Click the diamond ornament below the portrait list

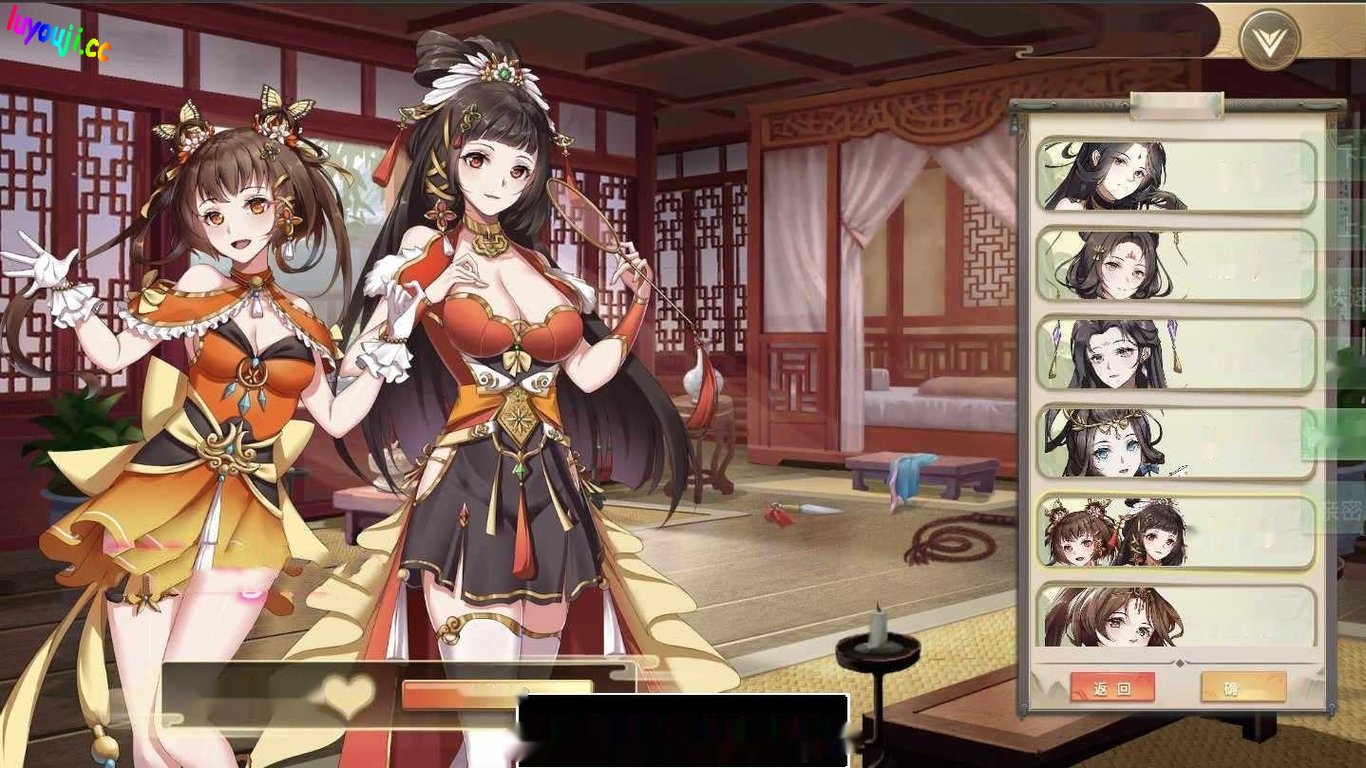pyautogui.click(x=1180, y=663)
